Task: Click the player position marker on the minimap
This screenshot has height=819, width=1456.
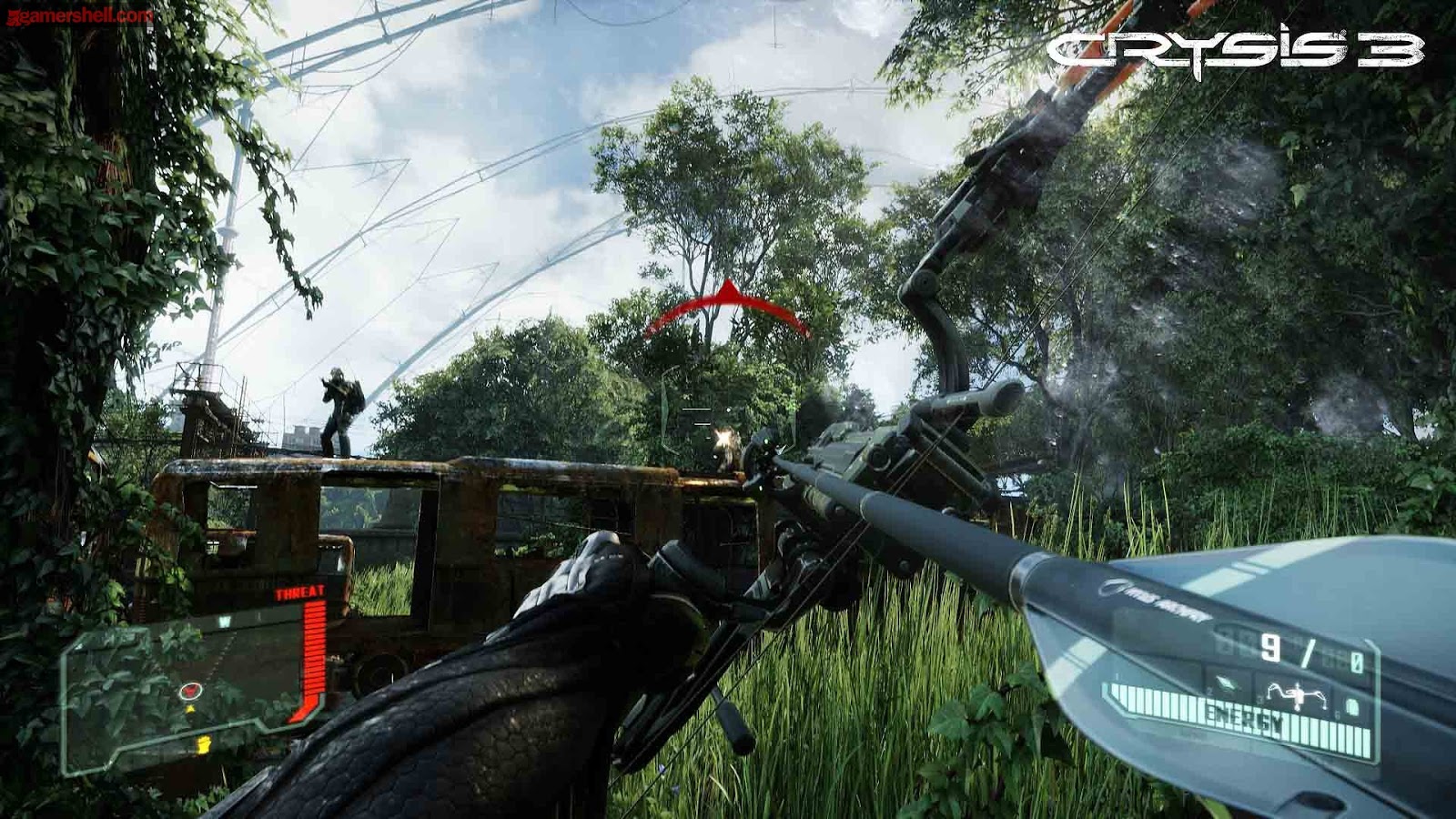Action: click(x=190, y=691)
